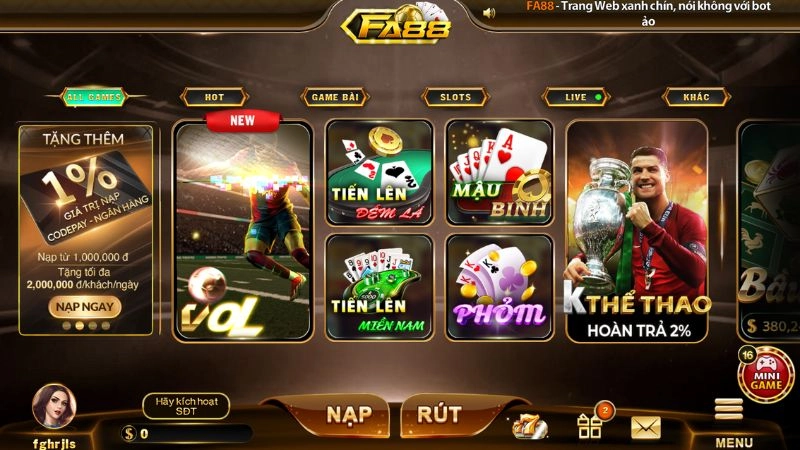Show the Slots category
The width and height of the screenshot is (800, 450).
click(x=454, y=97)
